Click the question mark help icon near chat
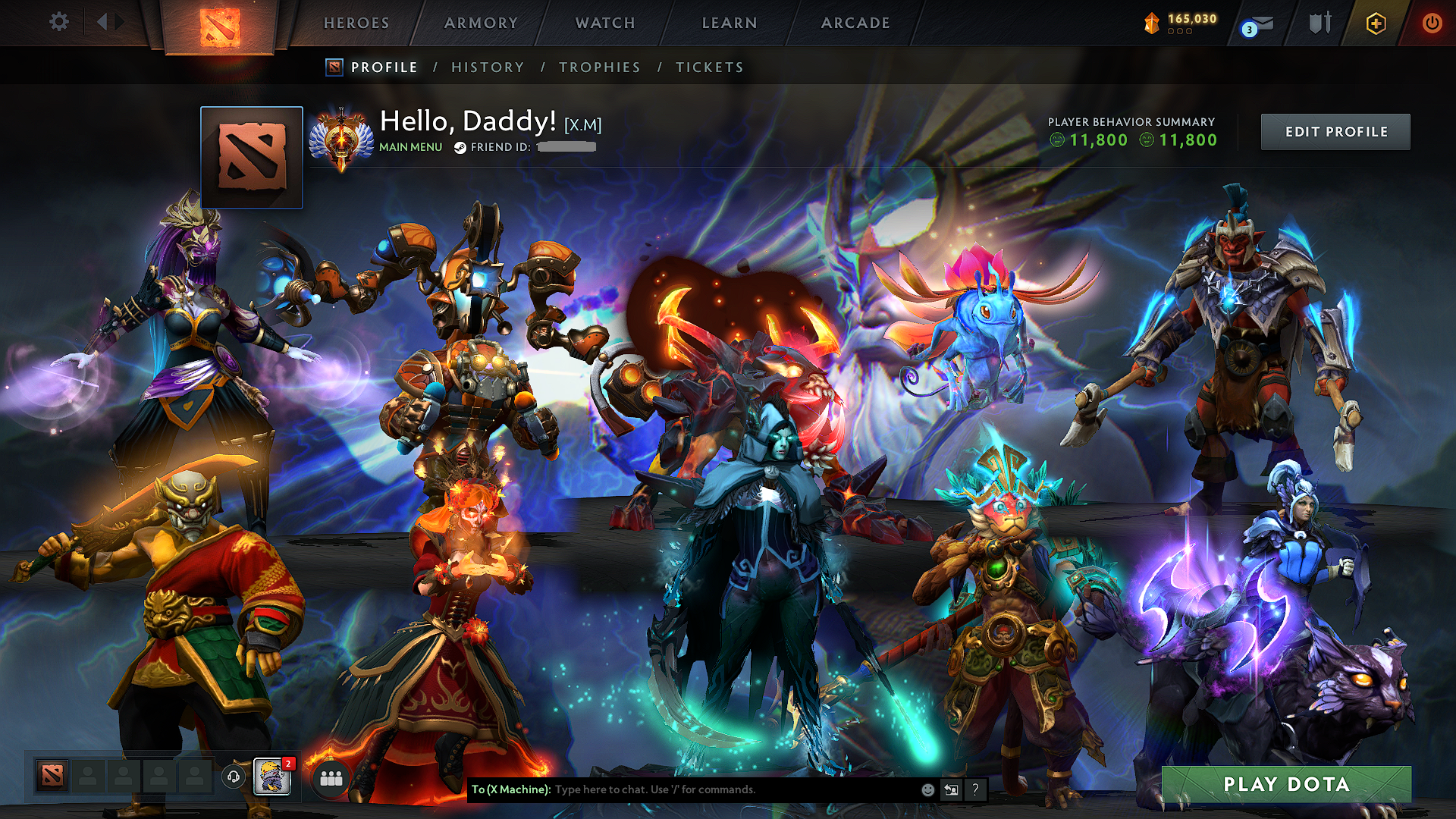The width and height of the screenshot is (1456, 819). (975, 789)
